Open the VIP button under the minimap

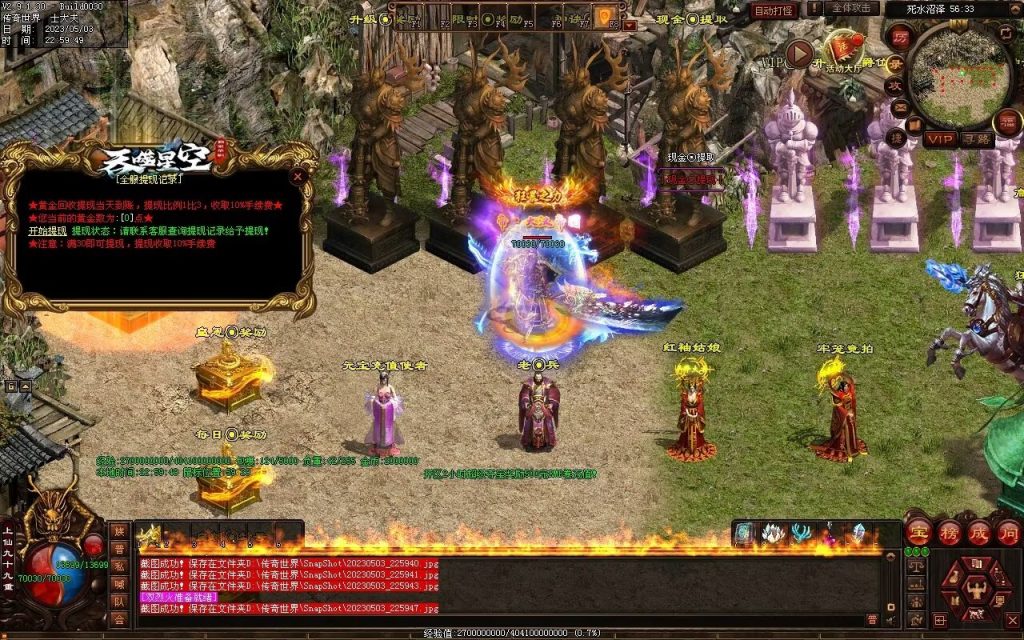tap(940, 139)
